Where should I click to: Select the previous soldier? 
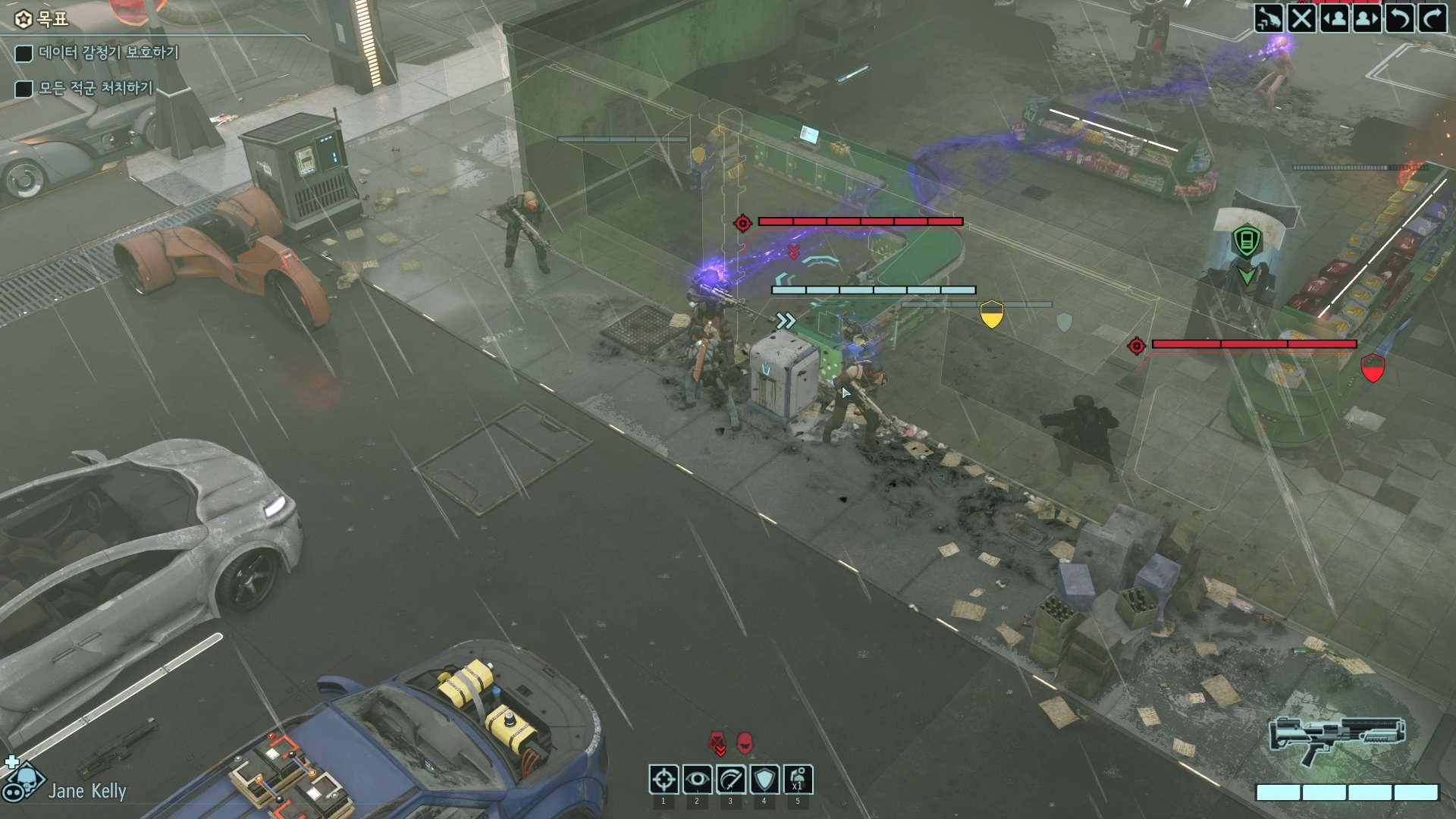point(1334,17)
